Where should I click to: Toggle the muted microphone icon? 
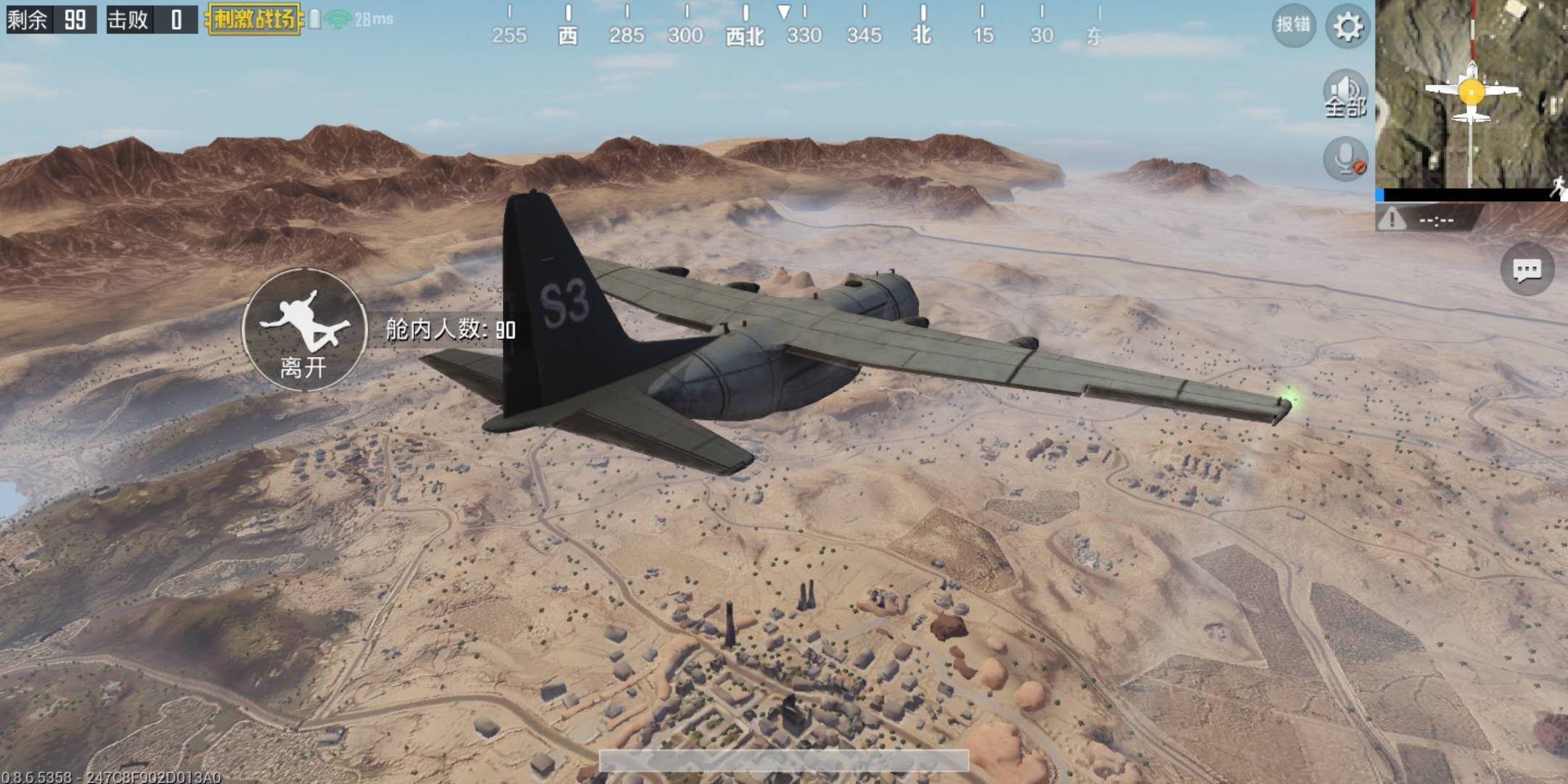click(1345, 159)
